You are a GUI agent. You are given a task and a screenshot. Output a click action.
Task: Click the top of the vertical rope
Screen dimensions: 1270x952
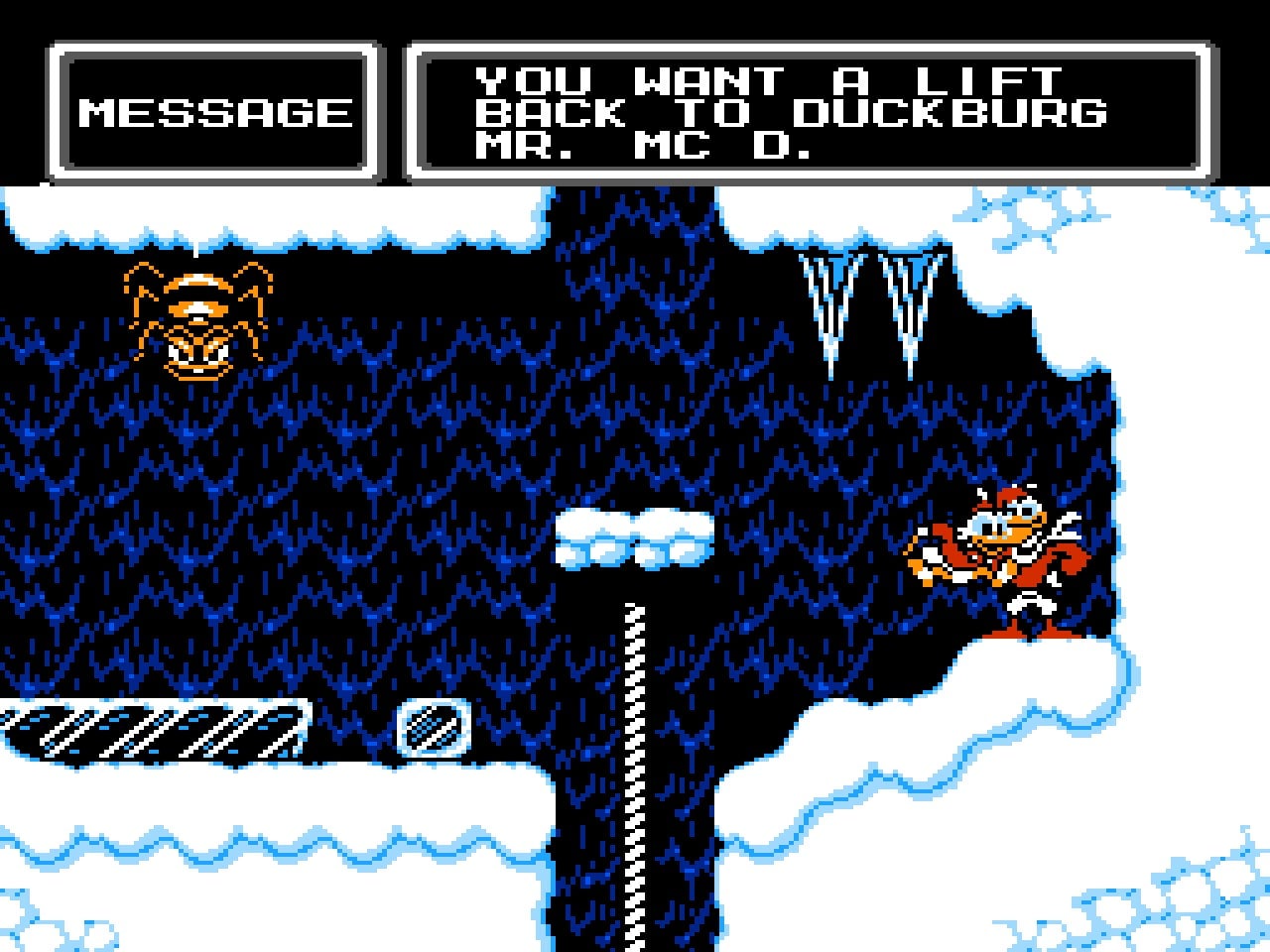tap(633, 605)
